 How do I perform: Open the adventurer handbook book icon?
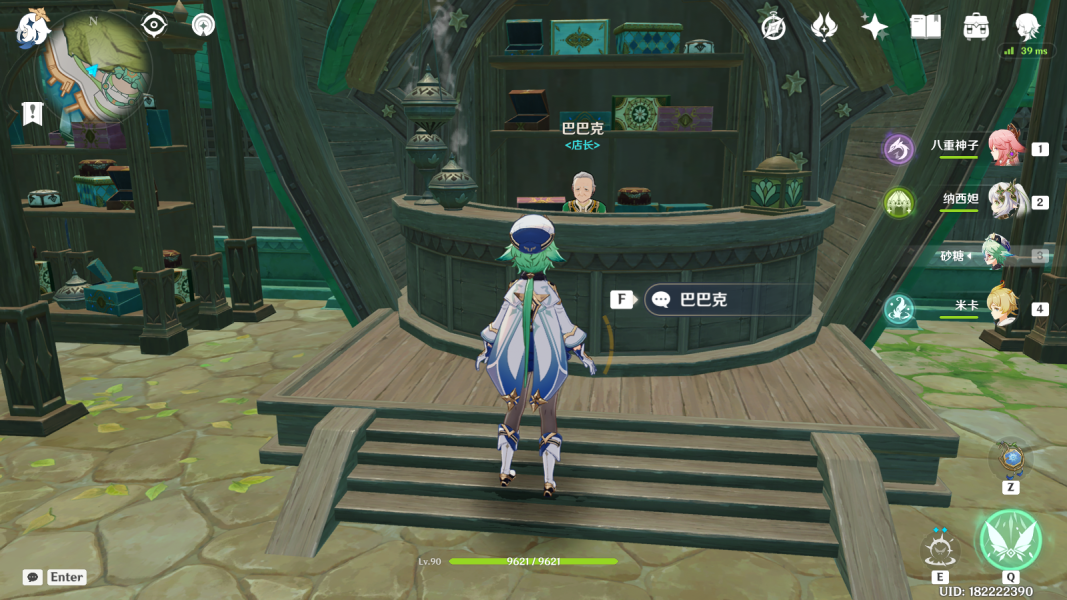tap(926, 27)
